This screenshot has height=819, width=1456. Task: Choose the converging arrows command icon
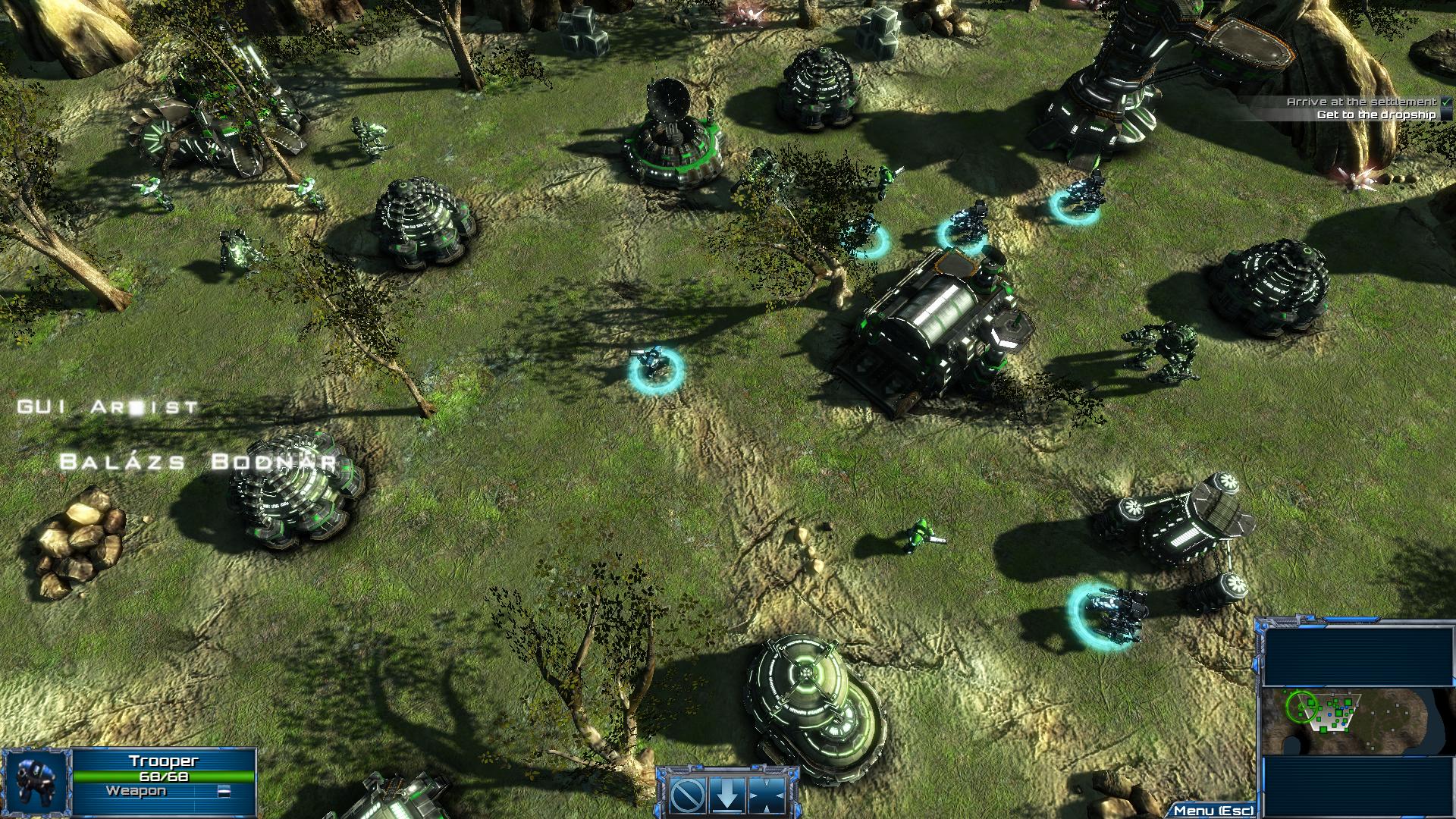766,795
